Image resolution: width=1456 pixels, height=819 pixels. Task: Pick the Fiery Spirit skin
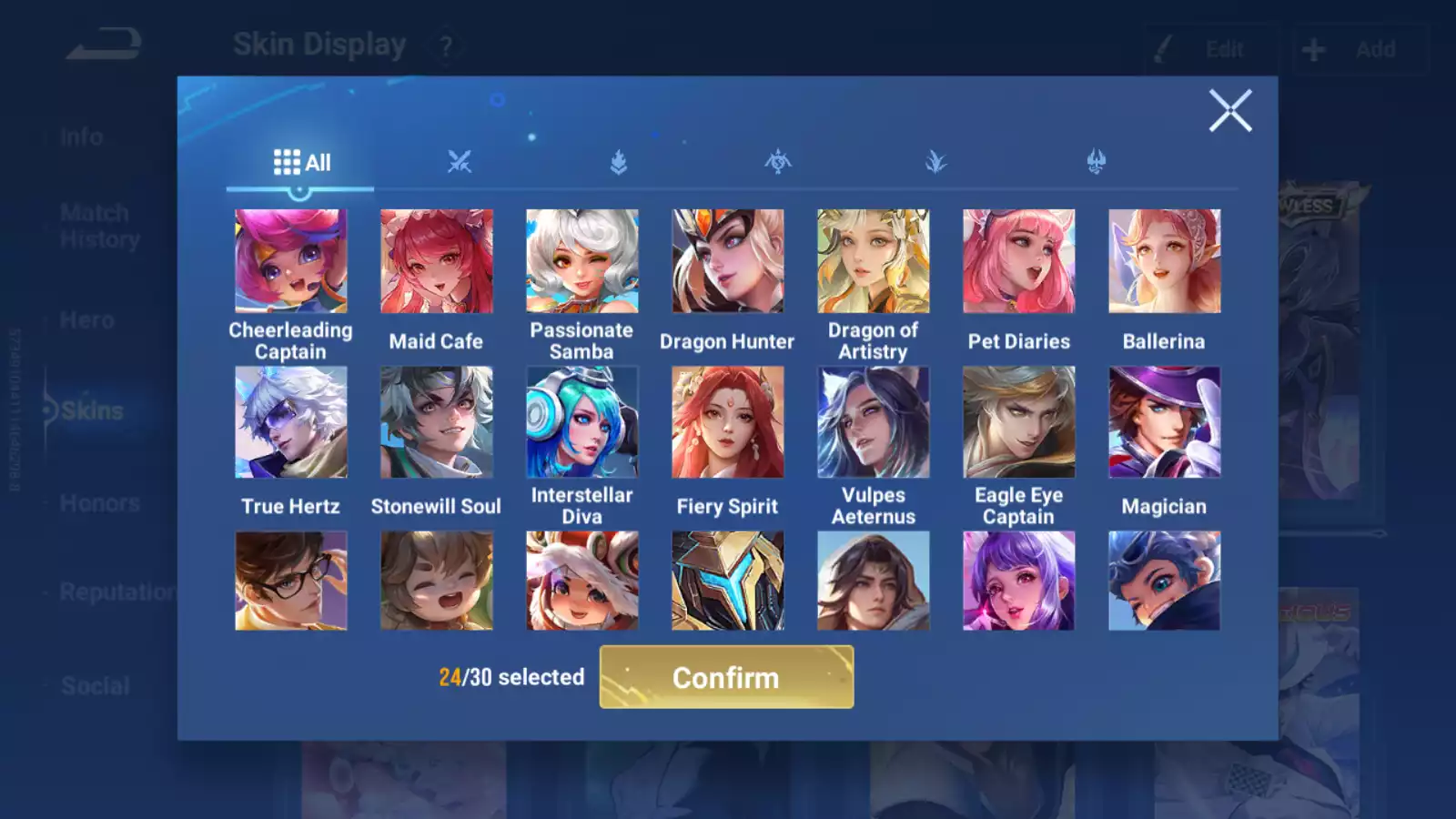click(x=727, y=422)
